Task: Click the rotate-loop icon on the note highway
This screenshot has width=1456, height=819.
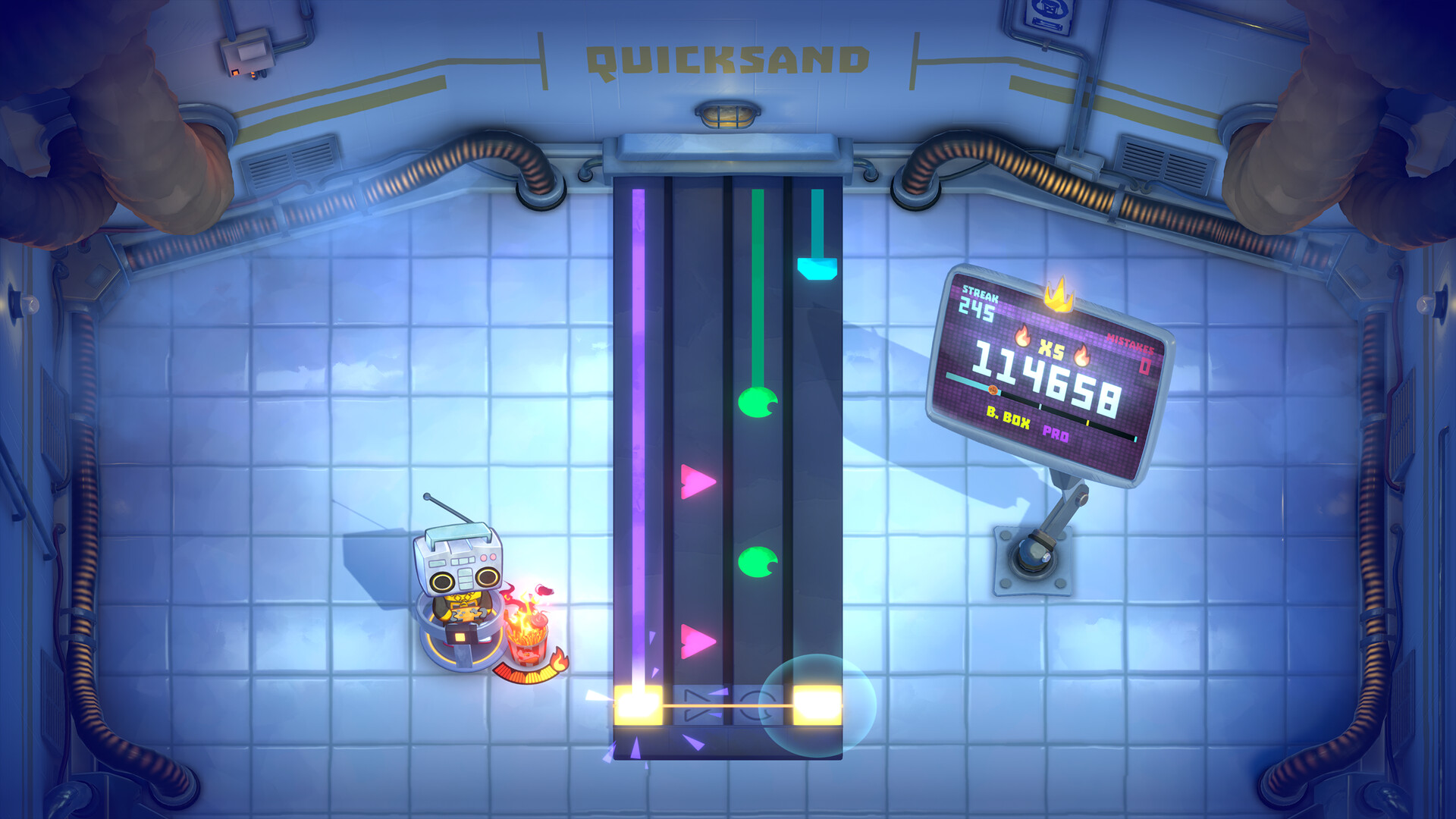Action: pyautogui.click(x=756, y=704)
